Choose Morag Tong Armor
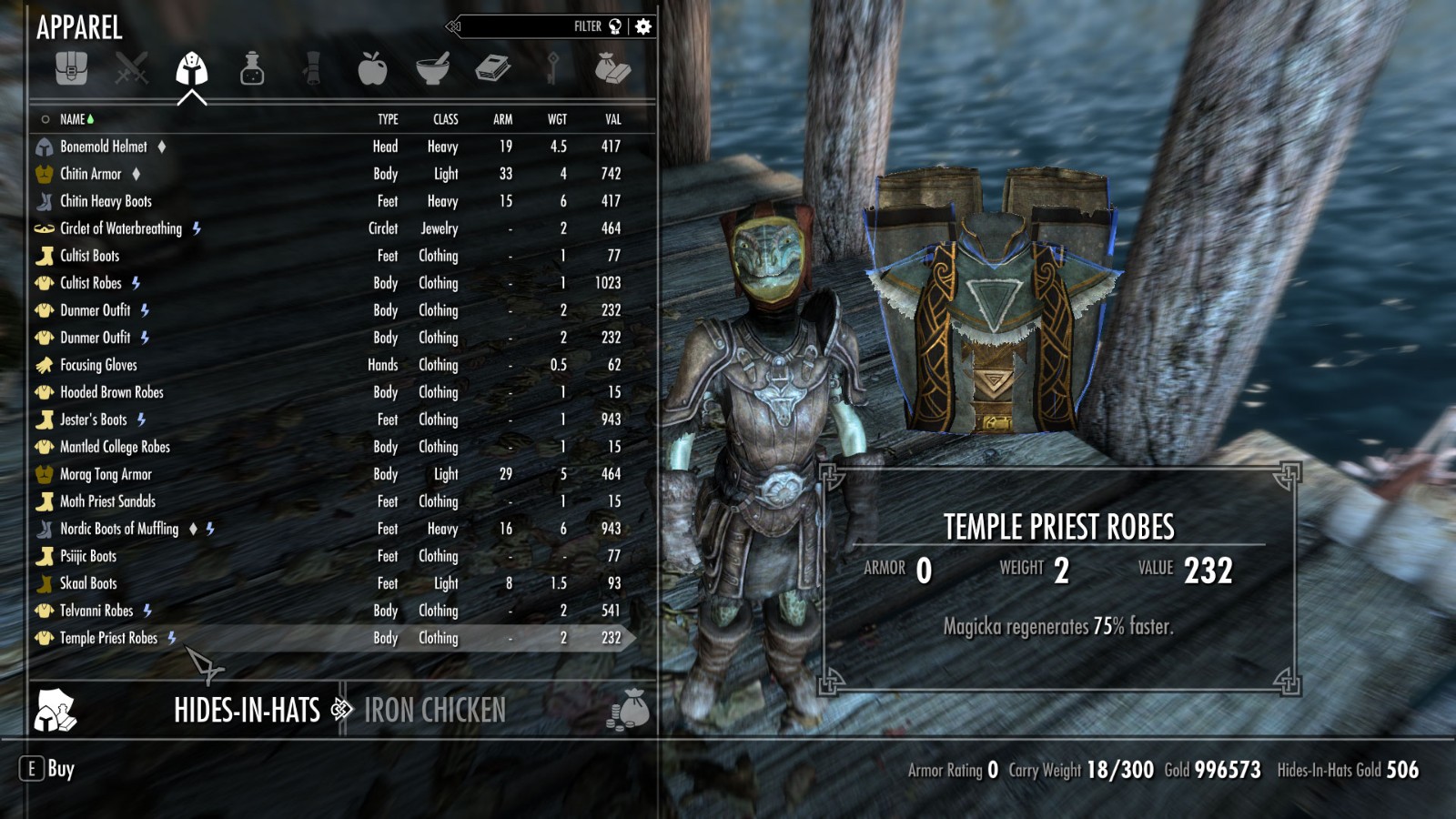Image resolution: width=1456 pixels, height=819 pixels. coord(106,474)
